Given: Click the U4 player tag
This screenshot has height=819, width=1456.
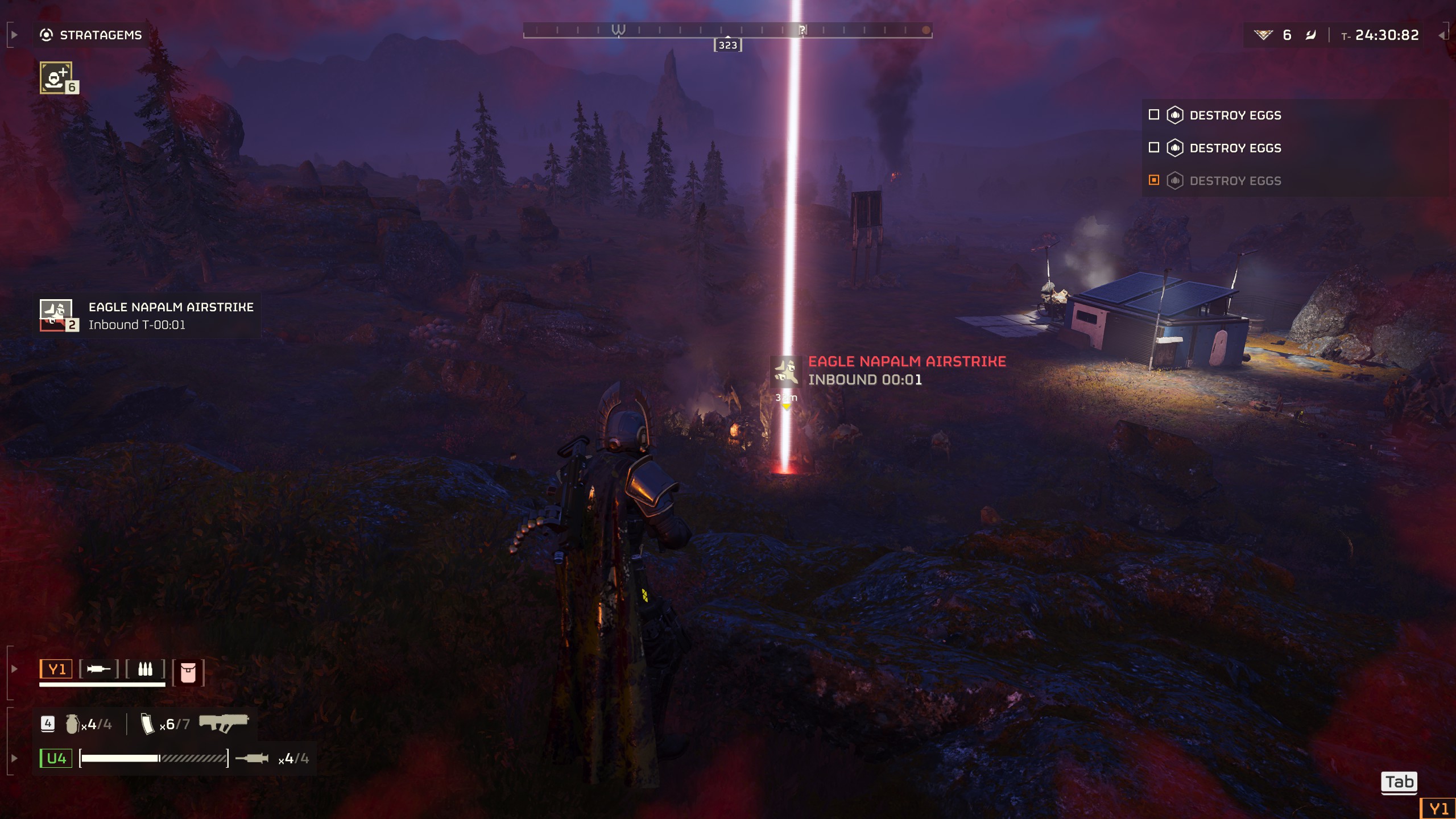Looking at the screenshot, I should click(x=56, y=758).
